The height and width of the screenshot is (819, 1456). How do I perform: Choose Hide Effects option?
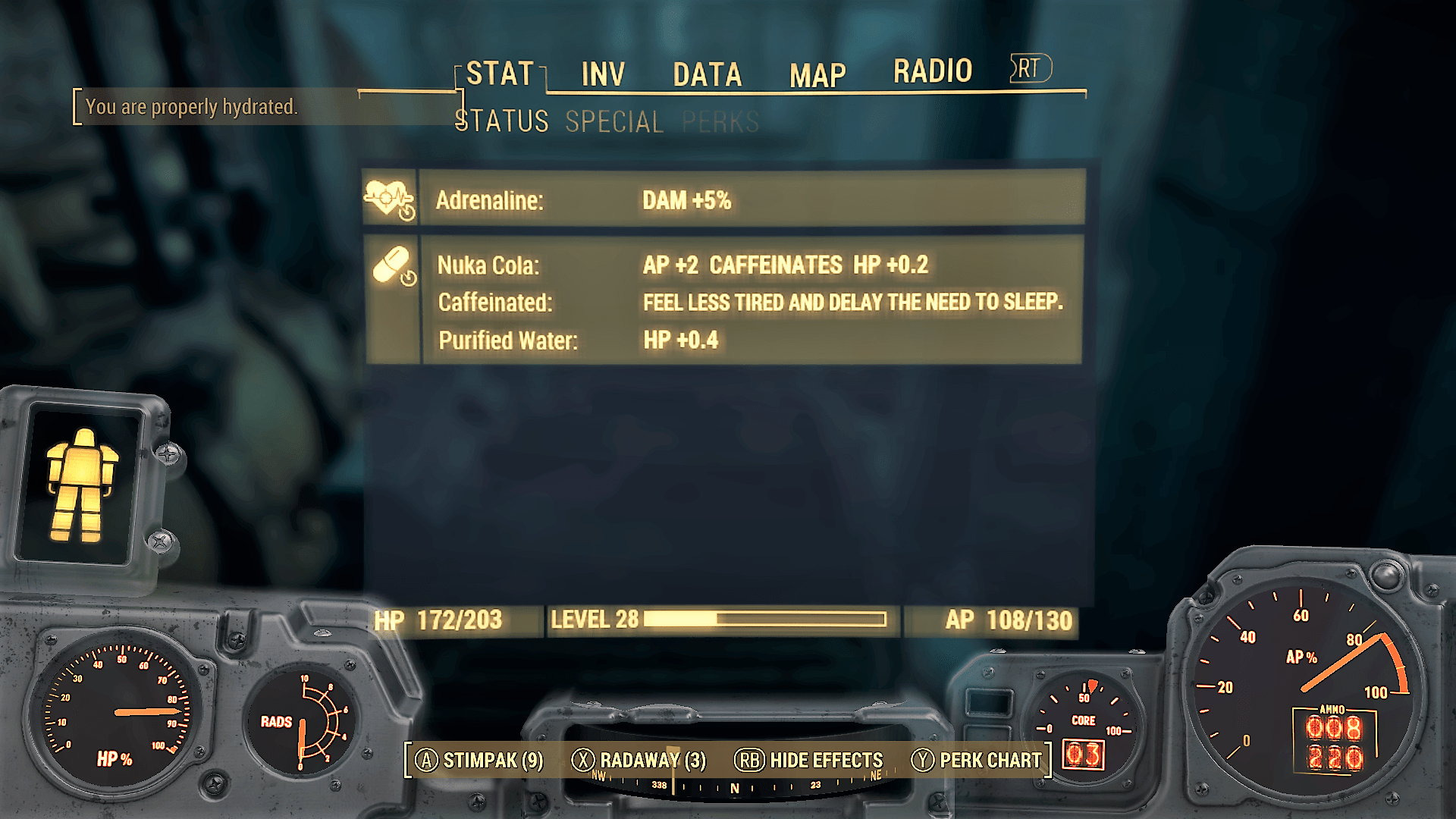[x=809, y=760]
